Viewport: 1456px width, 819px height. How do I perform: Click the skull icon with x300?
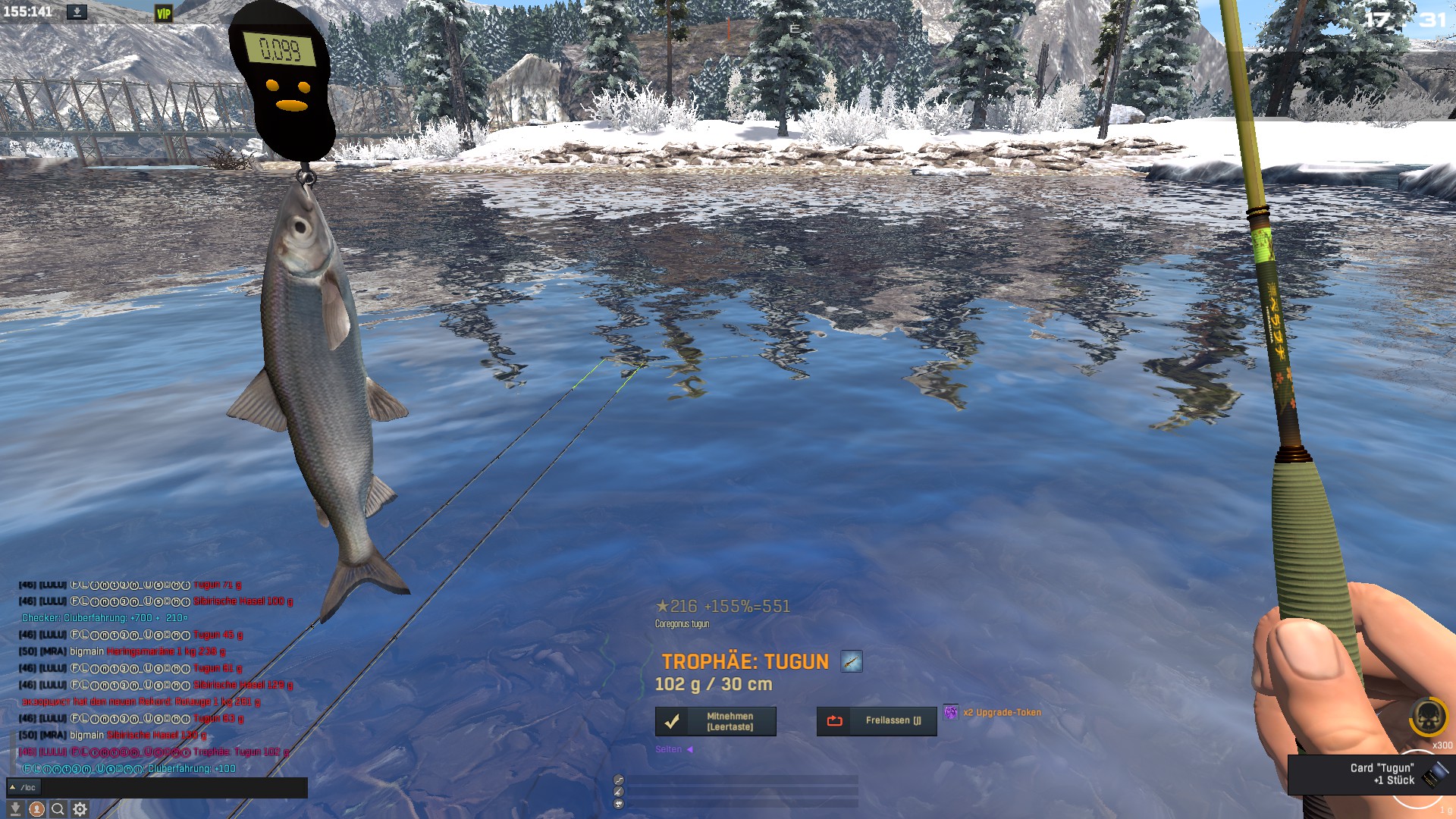(1428, 717)
